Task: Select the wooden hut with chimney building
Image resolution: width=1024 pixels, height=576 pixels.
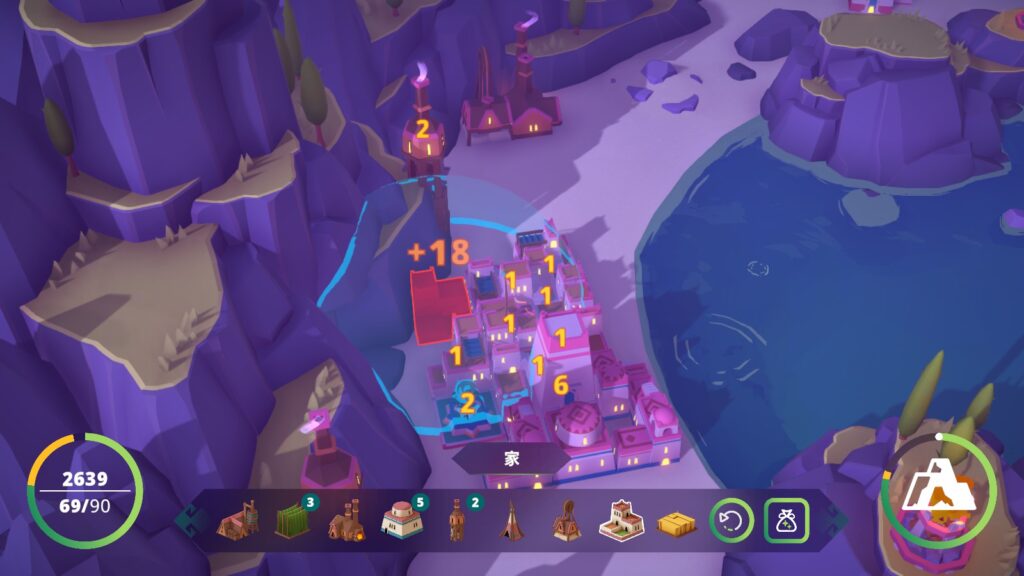Action: tap(236, 520)
